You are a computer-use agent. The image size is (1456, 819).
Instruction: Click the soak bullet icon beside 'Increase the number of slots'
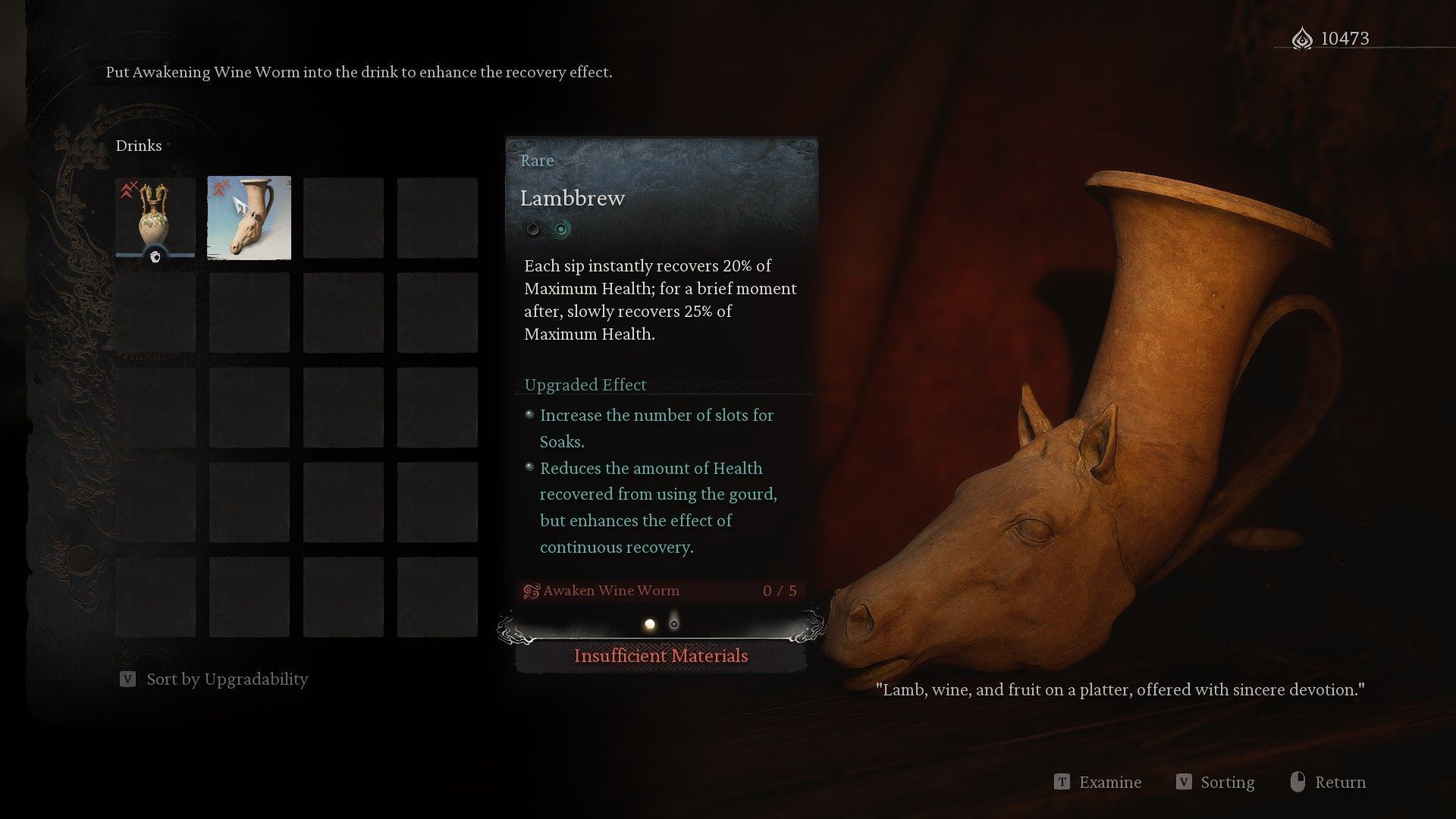[529, 413]
